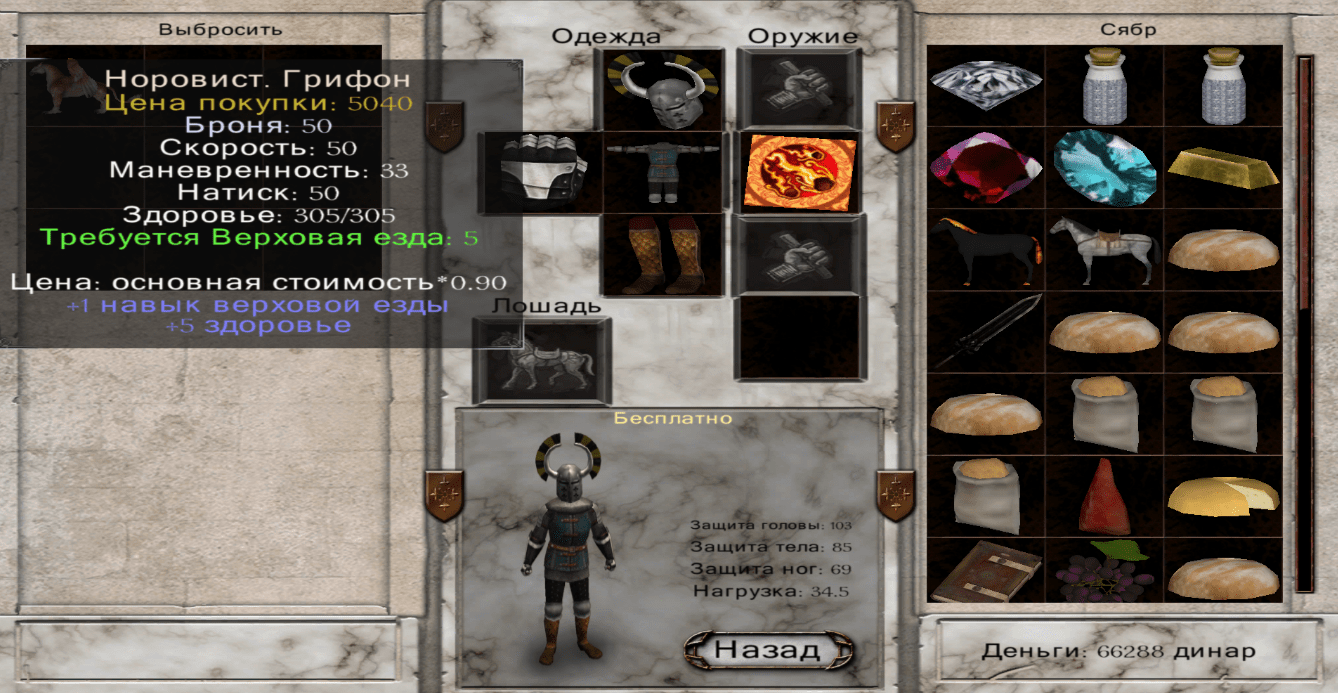Pick the gold bar item
Viewport: 1338px width, 693px height.
point(1223,167)
